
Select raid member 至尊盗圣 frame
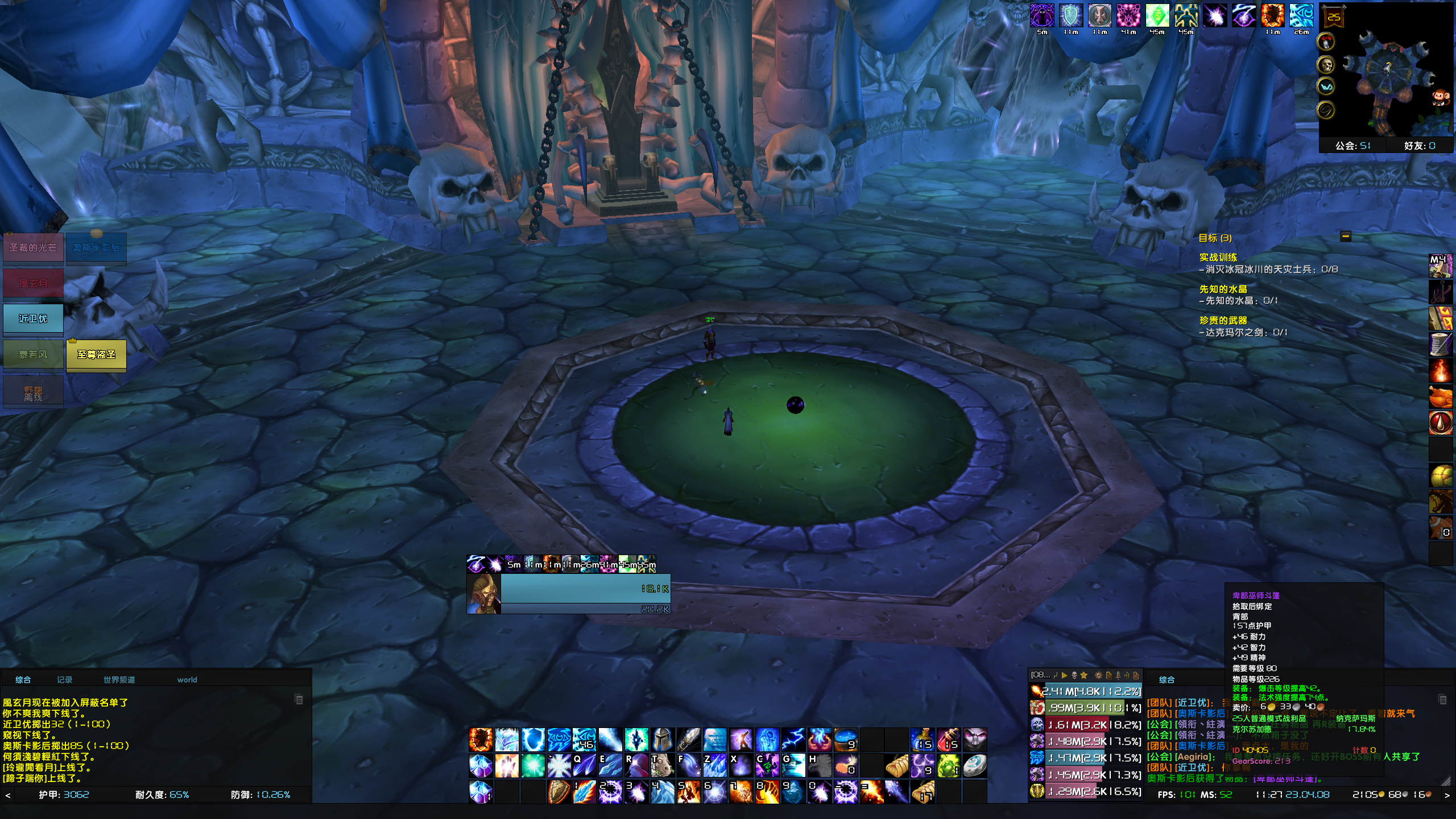(96, 355)
